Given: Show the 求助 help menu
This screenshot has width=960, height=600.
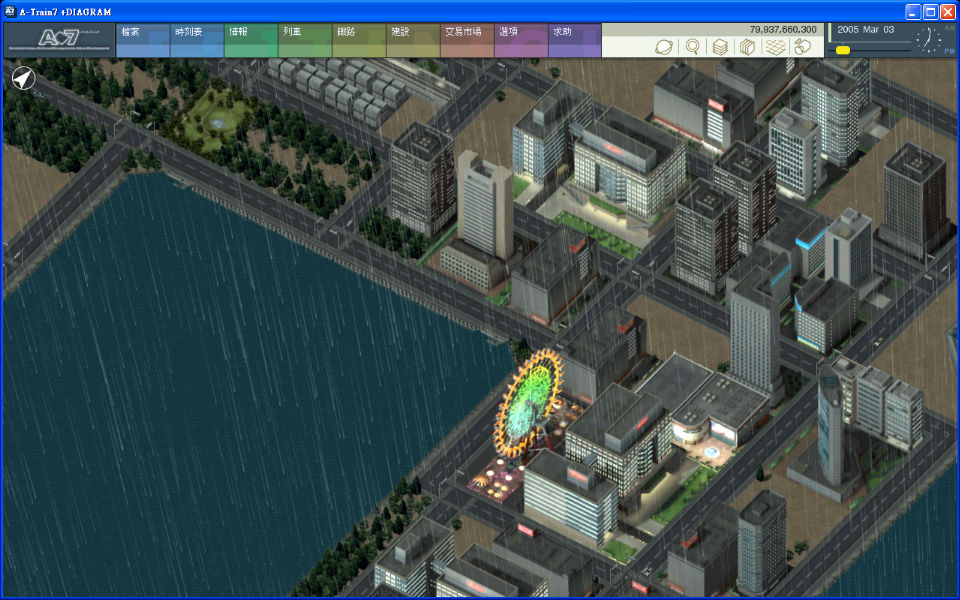Looking at the screenshot, I should tap(574, 41).
